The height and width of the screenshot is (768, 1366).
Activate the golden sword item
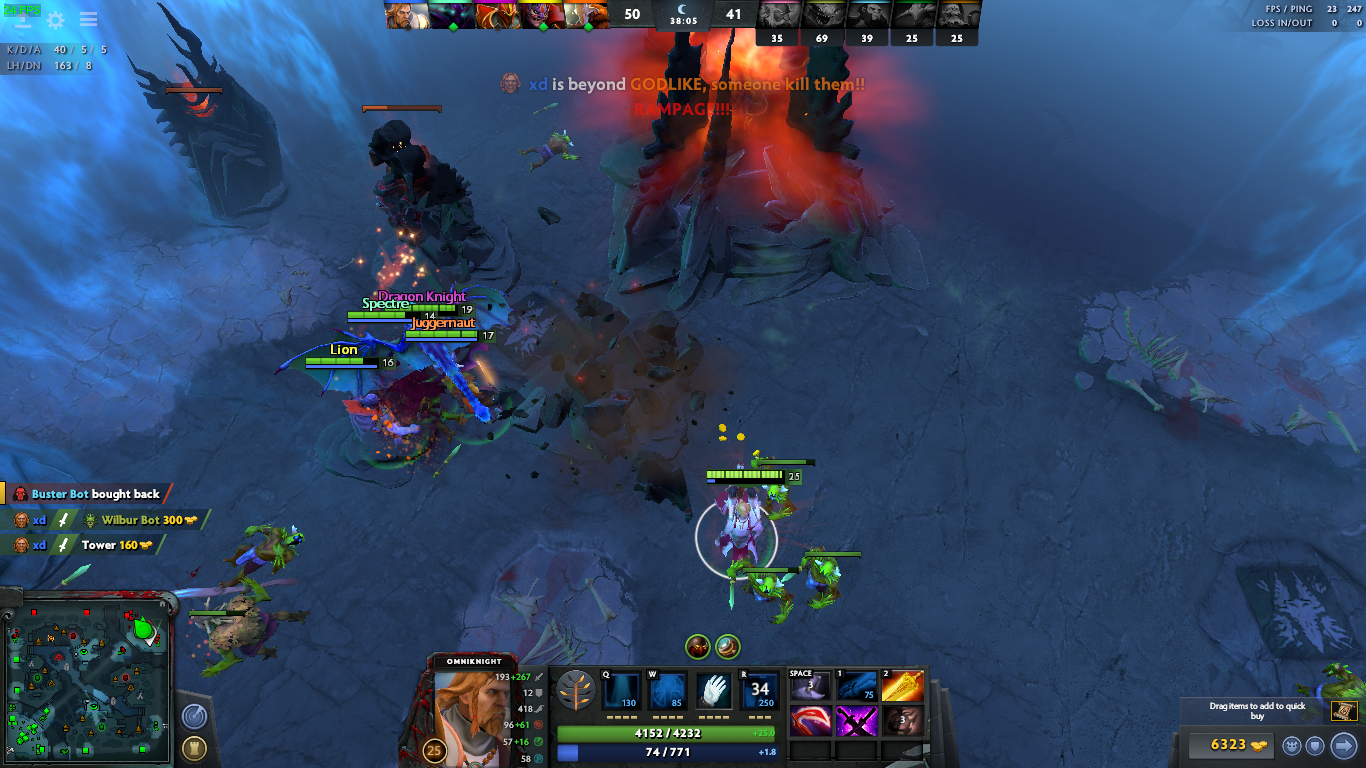[x=902, y=686]
